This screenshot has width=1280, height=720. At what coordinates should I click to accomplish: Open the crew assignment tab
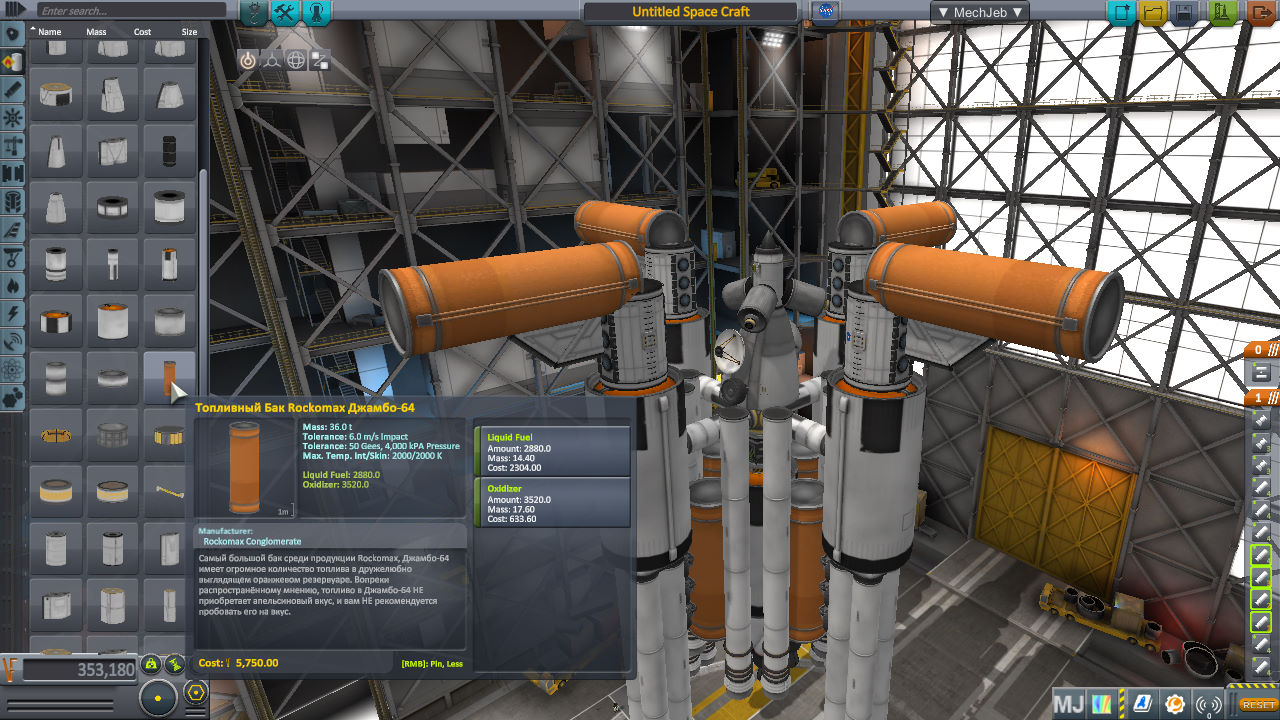[317, 13]
